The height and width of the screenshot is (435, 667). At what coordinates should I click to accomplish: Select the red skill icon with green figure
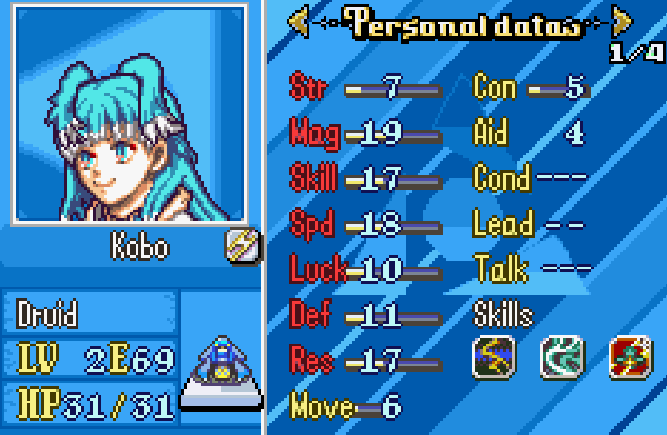click(x=630, y=356)
